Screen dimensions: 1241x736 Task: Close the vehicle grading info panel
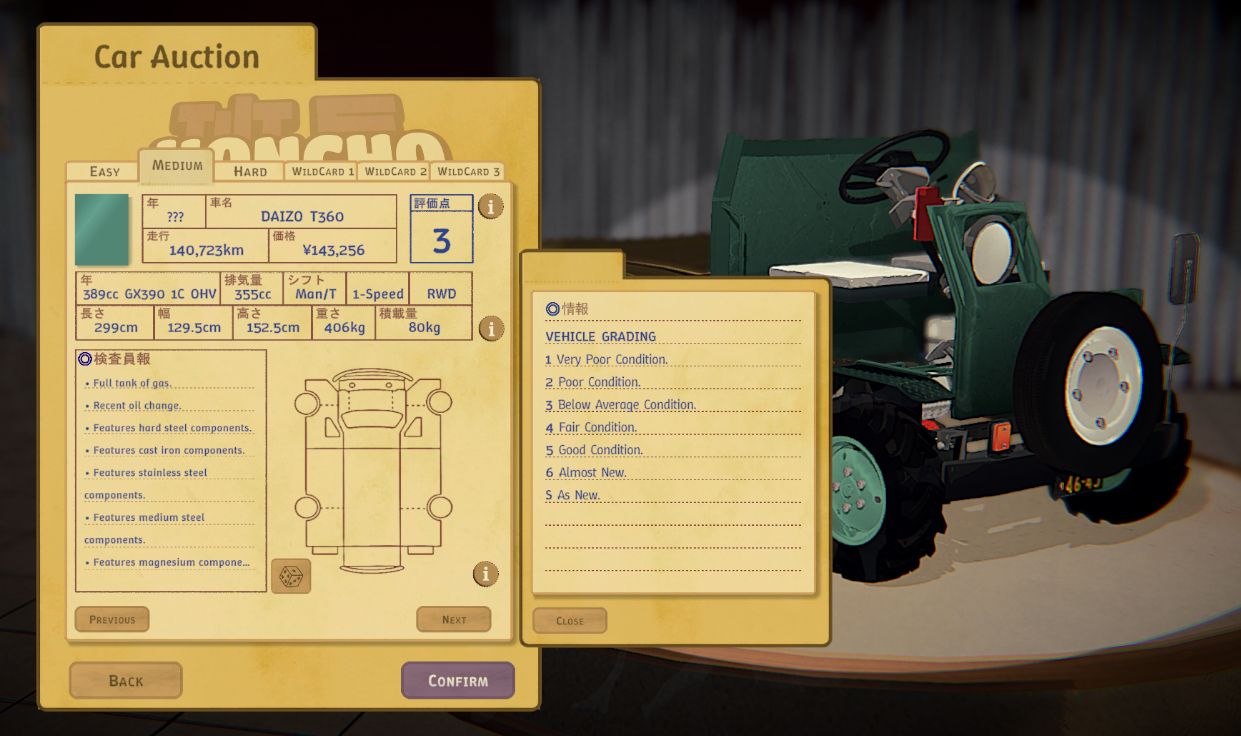pyautogui.click(x=570, y=620)
